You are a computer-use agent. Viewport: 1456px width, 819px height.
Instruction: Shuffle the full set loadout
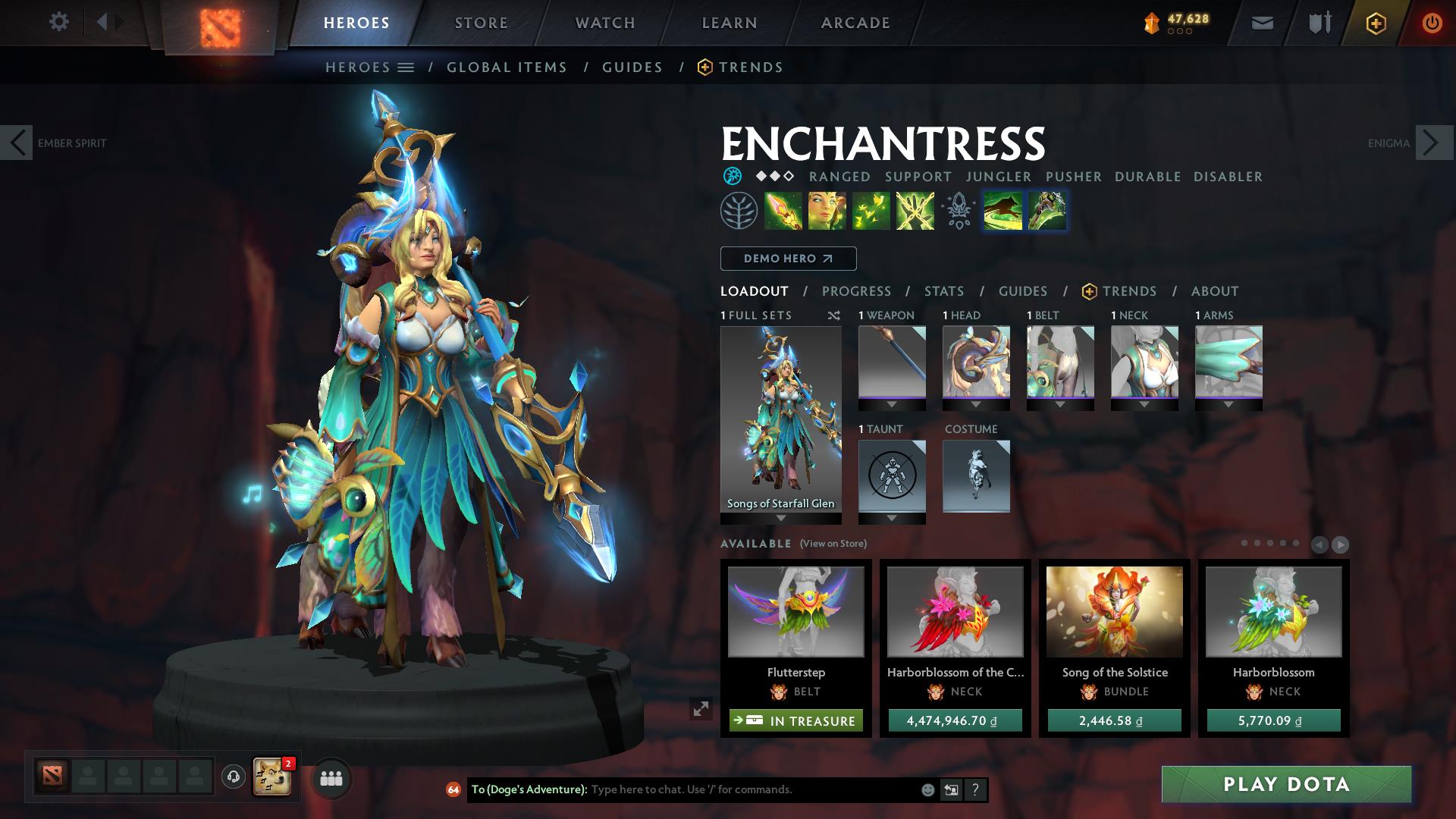(x=833, y=315)
